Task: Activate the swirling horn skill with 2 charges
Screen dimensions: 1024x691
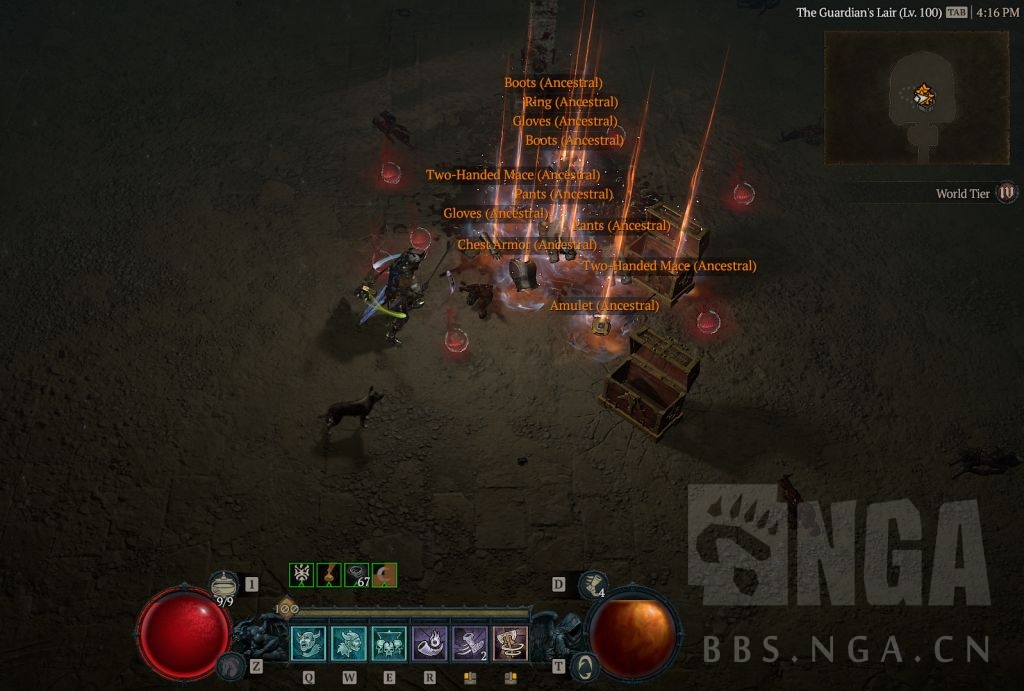Action: click(470, 644)
